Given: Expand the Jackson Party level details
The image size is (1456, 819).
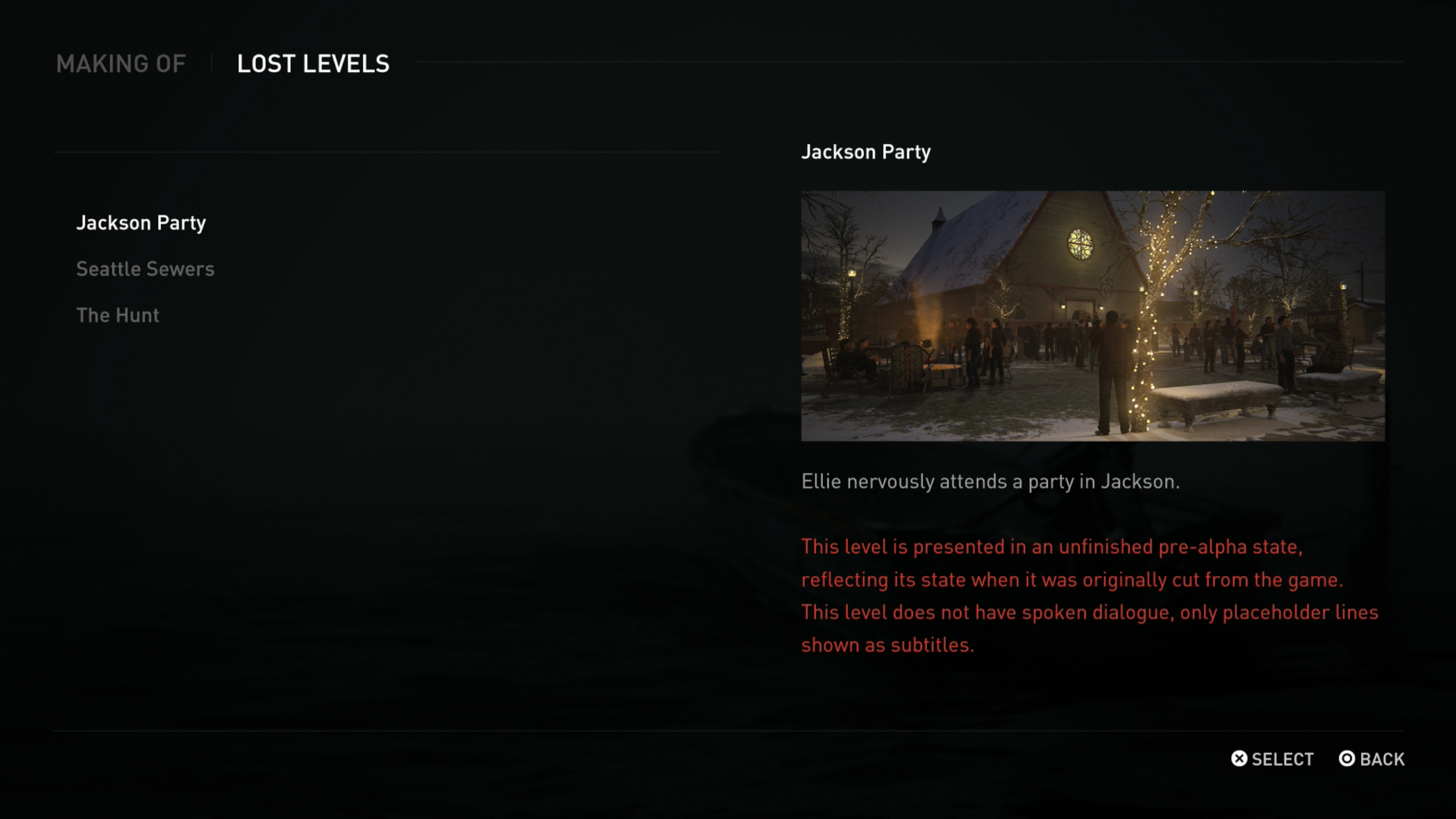Looking at the screenshot, I should [x=142, y=223].
